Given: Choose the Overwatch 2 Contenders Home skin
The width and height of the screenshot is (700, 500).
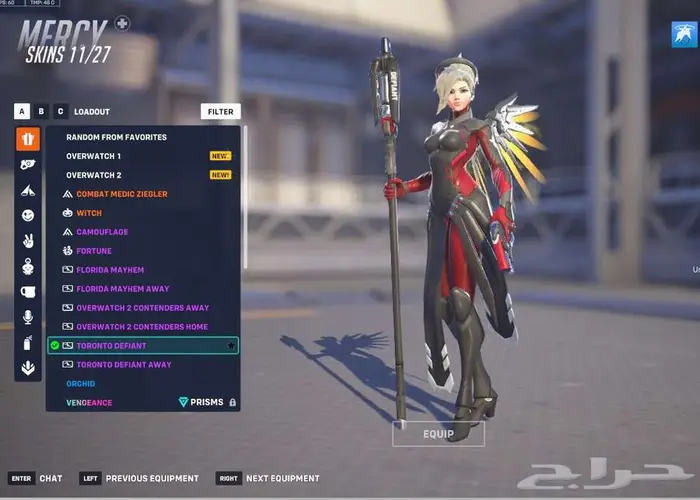Looking at the screenshot, I should (x=142, y=327).
